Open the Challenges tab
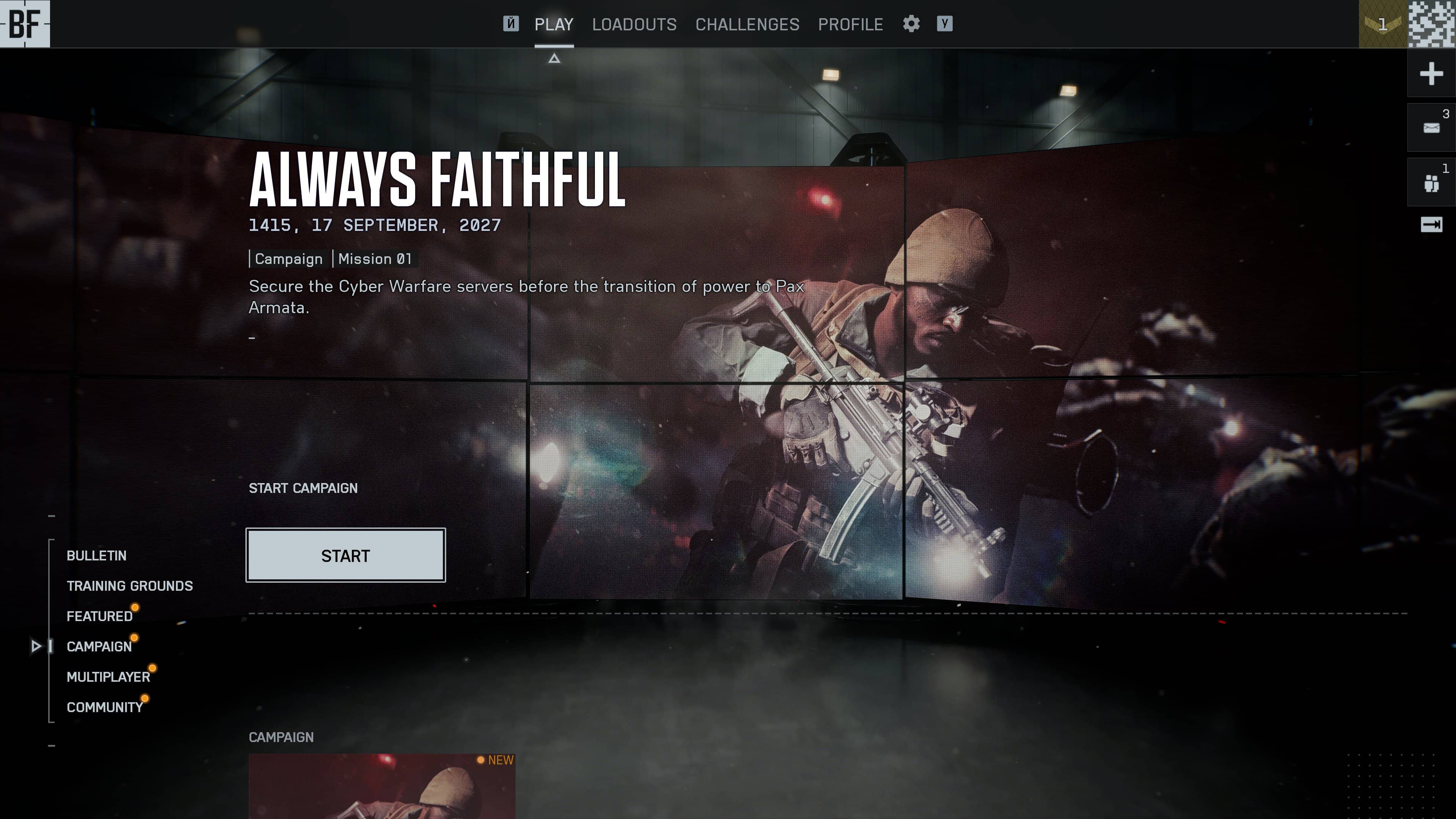The height and width of the screenshot is (819, 1456). [x=747, y=24]
